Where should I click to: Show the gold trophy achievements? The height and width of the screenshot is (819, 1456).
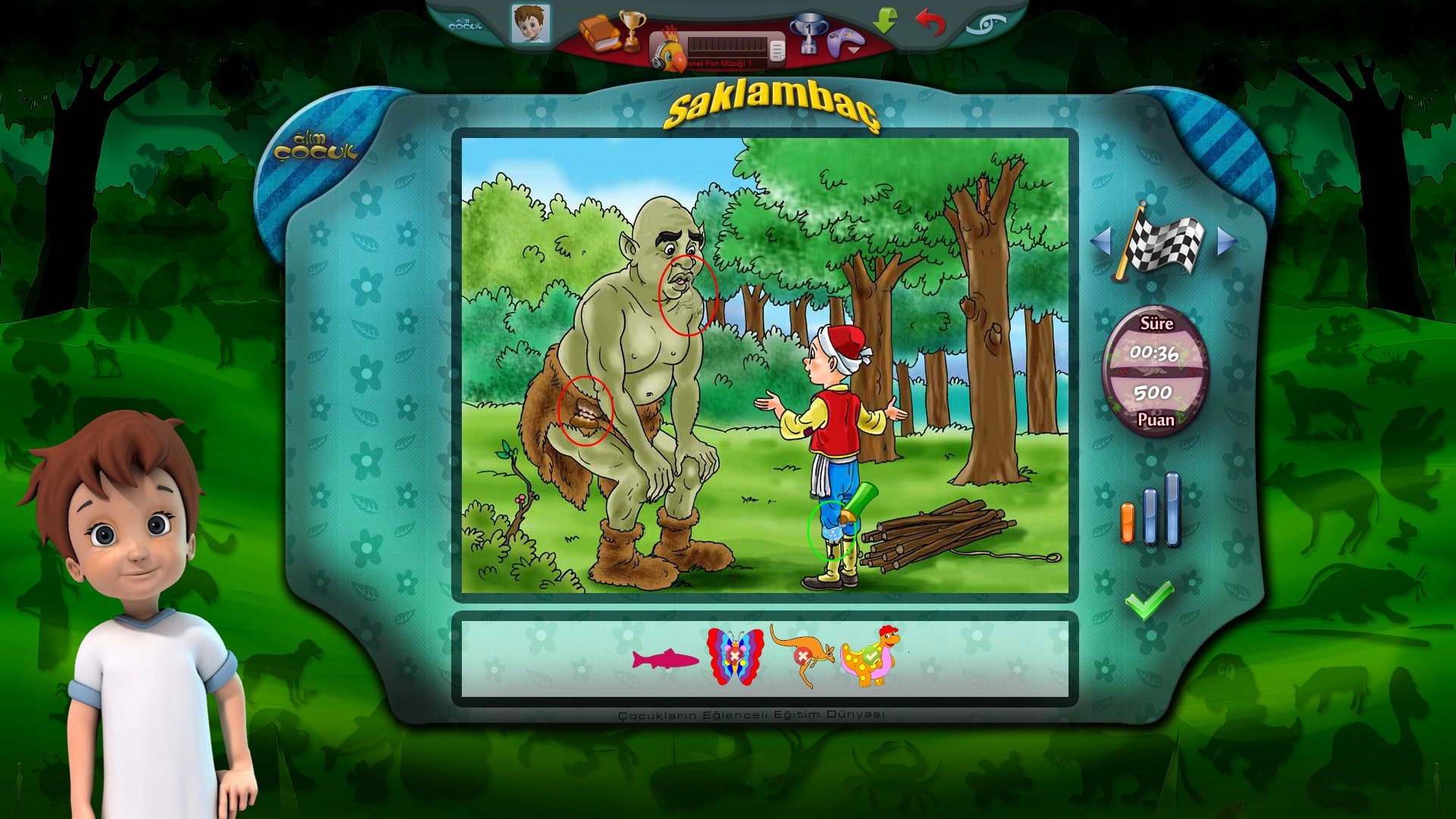click(x=631, y=30)
